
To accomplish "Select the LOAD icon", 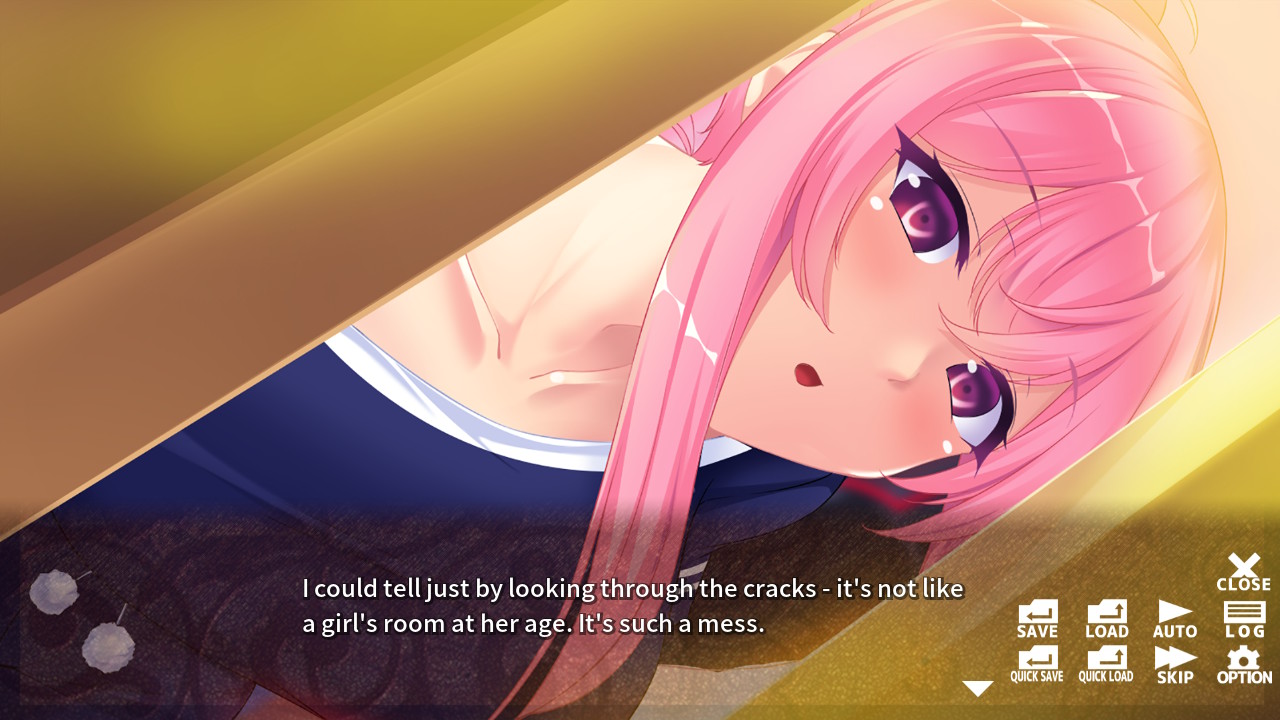I will click(x=1106, y=617).
